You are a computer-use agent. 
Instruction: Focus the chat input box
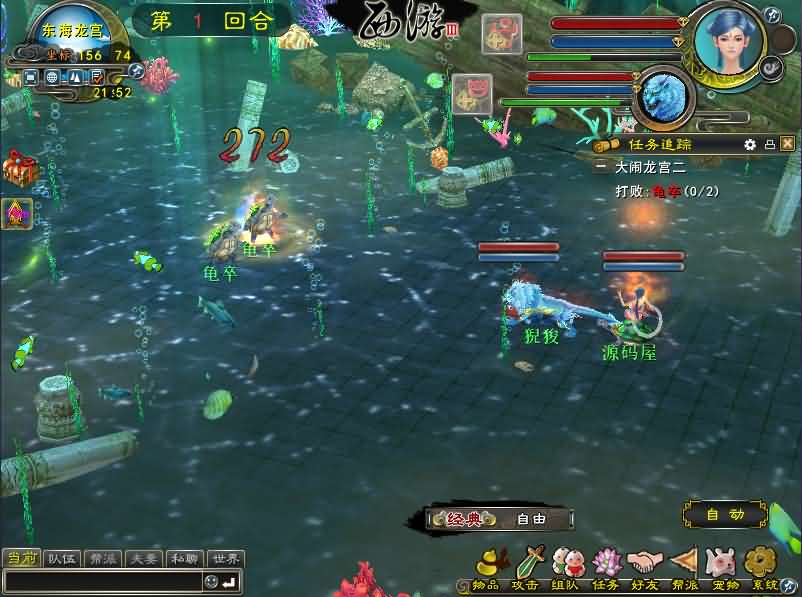(x=100, y=581)
